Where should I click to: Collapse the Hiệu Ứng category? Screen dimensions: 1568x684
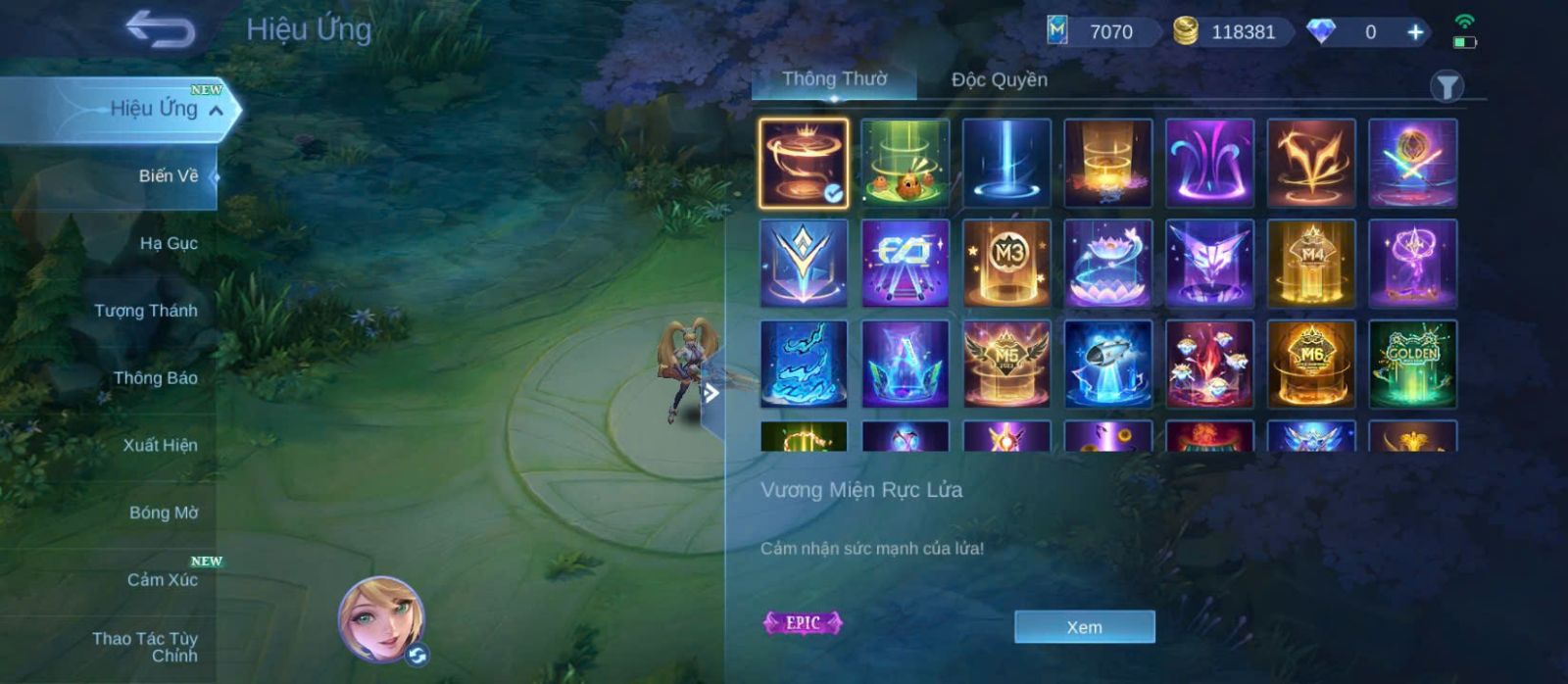(216, 110)
